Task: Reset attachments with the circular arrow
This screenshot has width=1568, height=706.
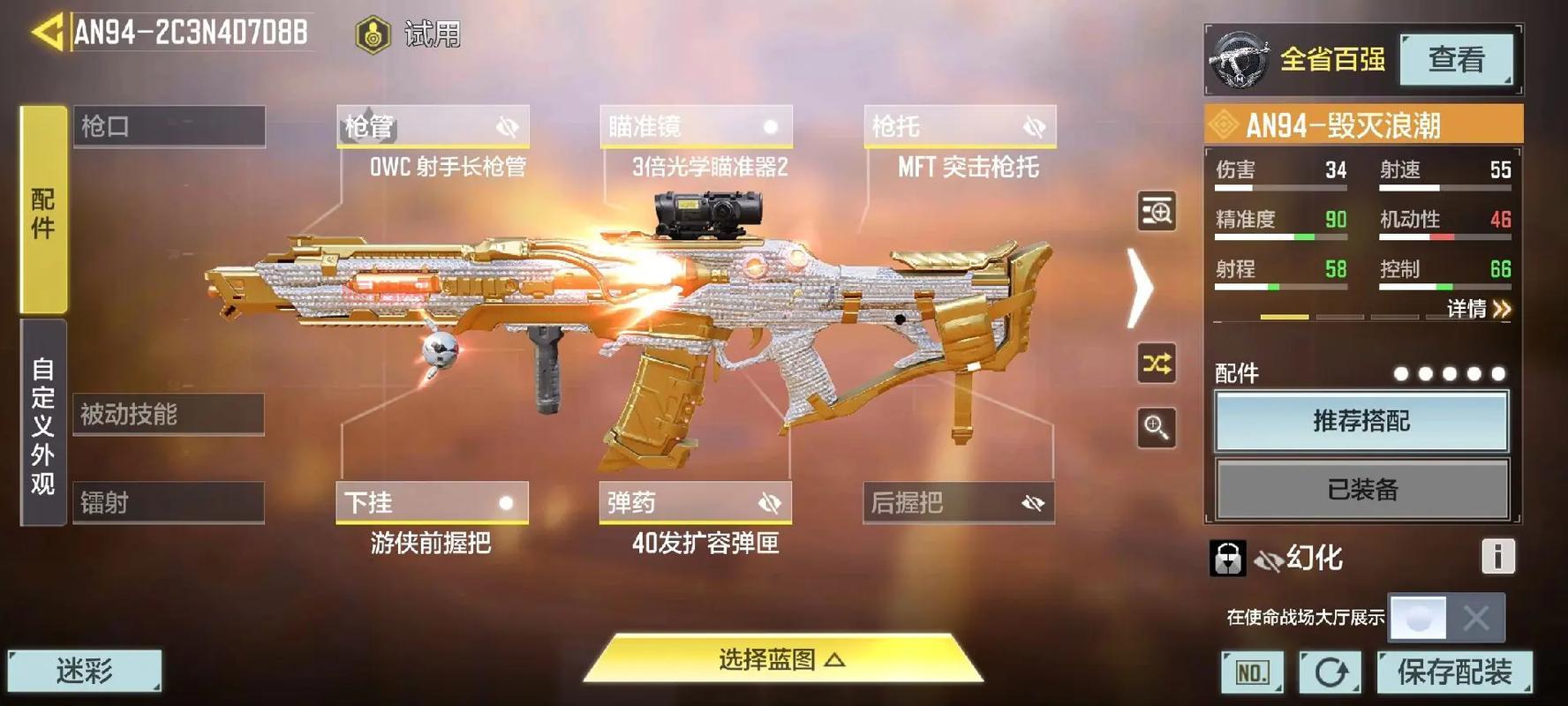Action: [x=1331, y=672]
